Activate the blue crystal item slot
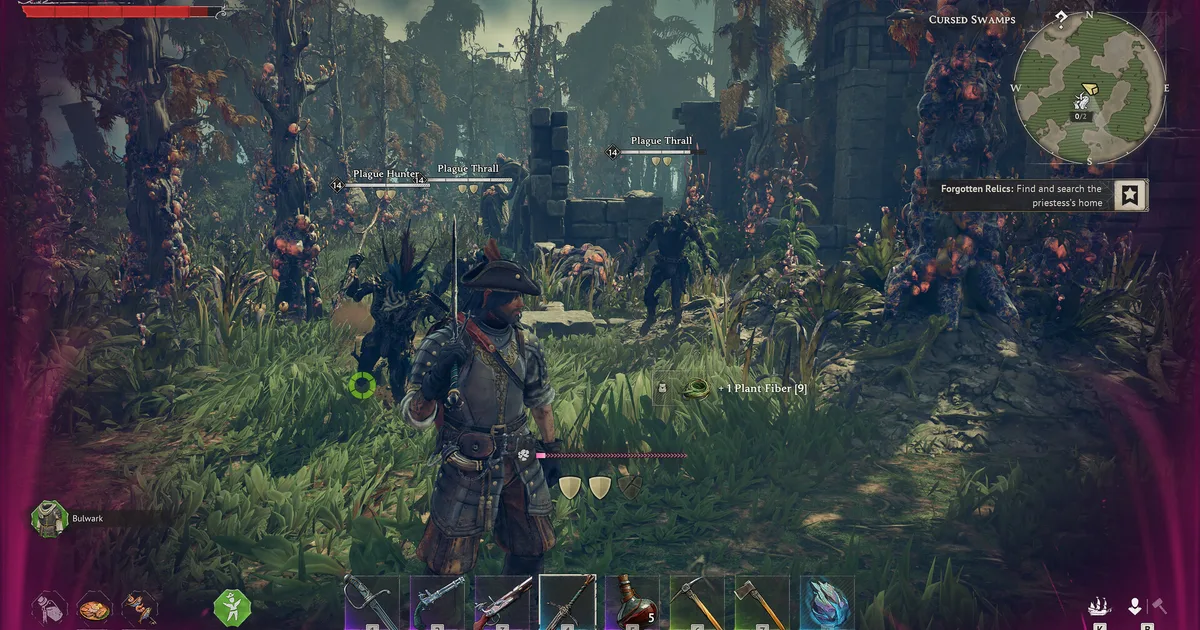The image size is (1200, 630). 827,602
